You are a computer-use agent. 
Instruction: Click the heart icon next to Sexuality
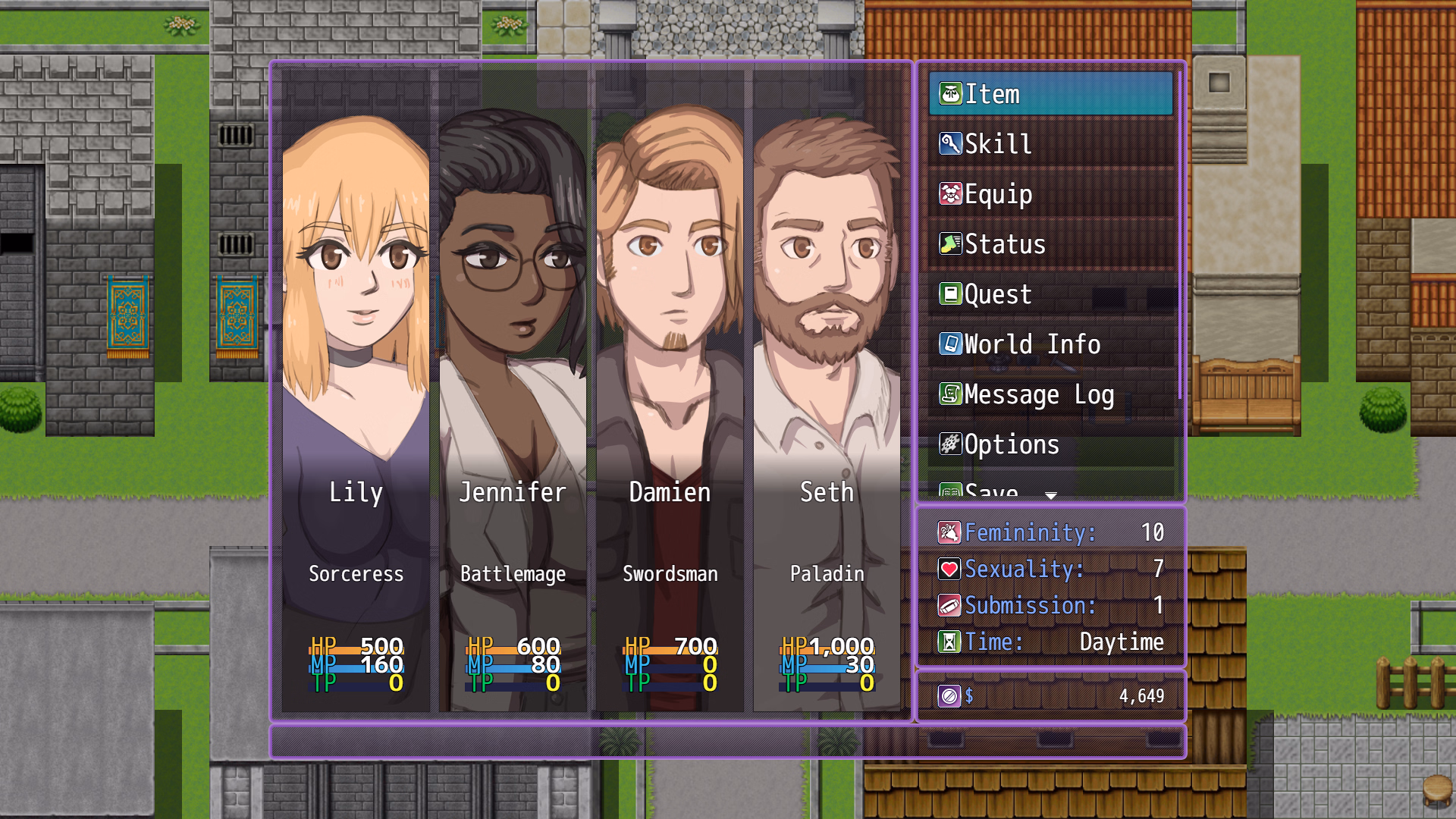(x=950, y=569)
